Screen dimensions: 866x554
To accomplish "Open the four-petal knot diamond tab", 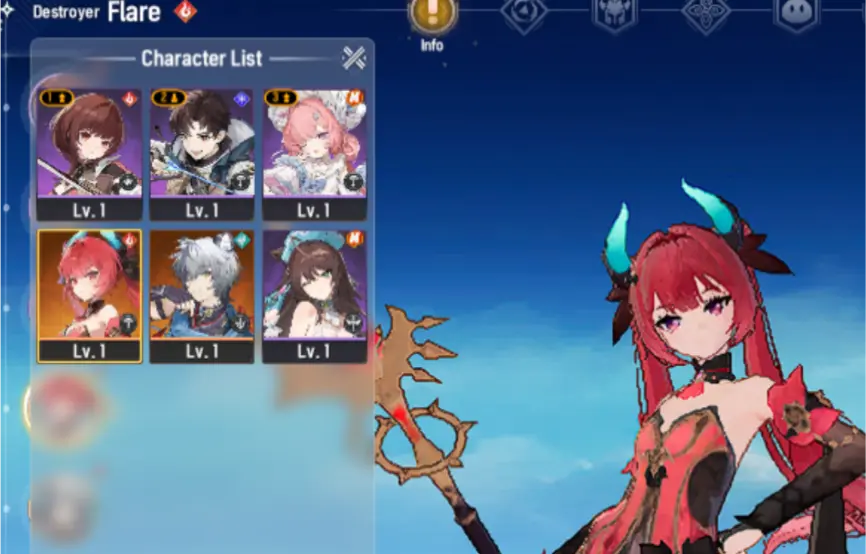I will click(705, 14).
